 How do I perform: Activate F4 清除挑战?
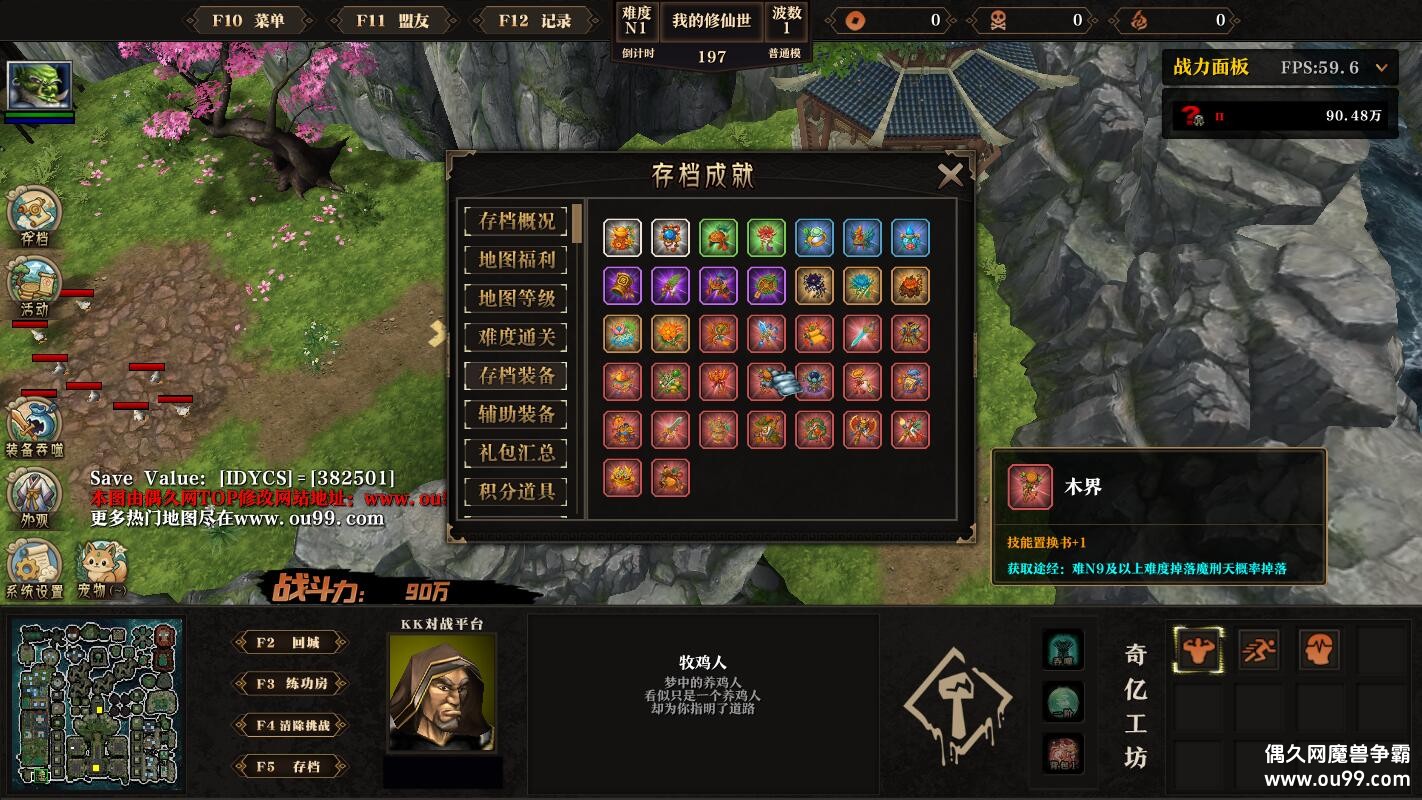point(290,725)
